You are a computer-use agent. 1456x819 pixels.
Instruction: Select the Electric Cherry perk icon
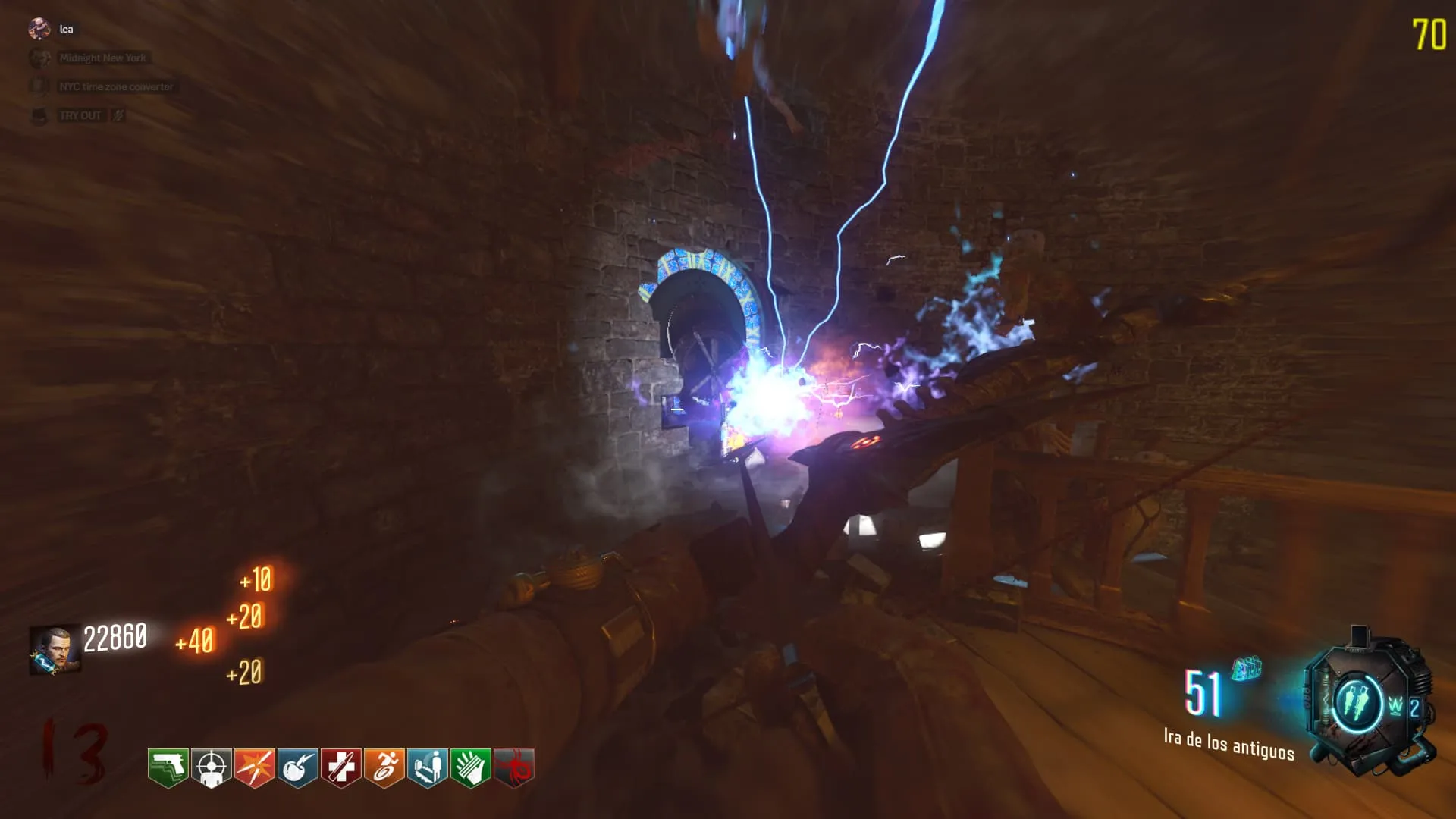pos(297,767)
